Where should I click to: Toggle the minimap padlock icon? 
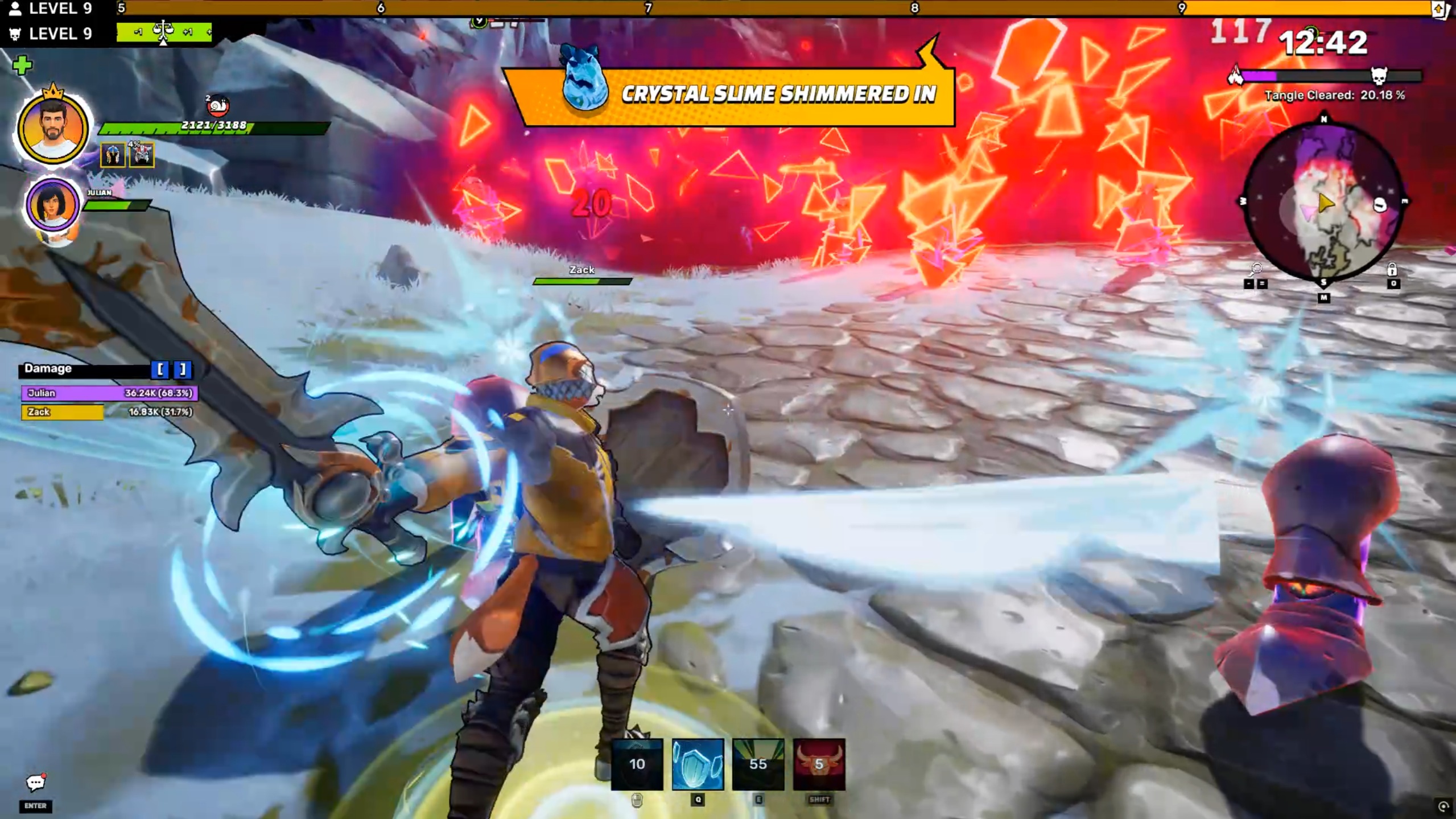(x=1392, y=269)
